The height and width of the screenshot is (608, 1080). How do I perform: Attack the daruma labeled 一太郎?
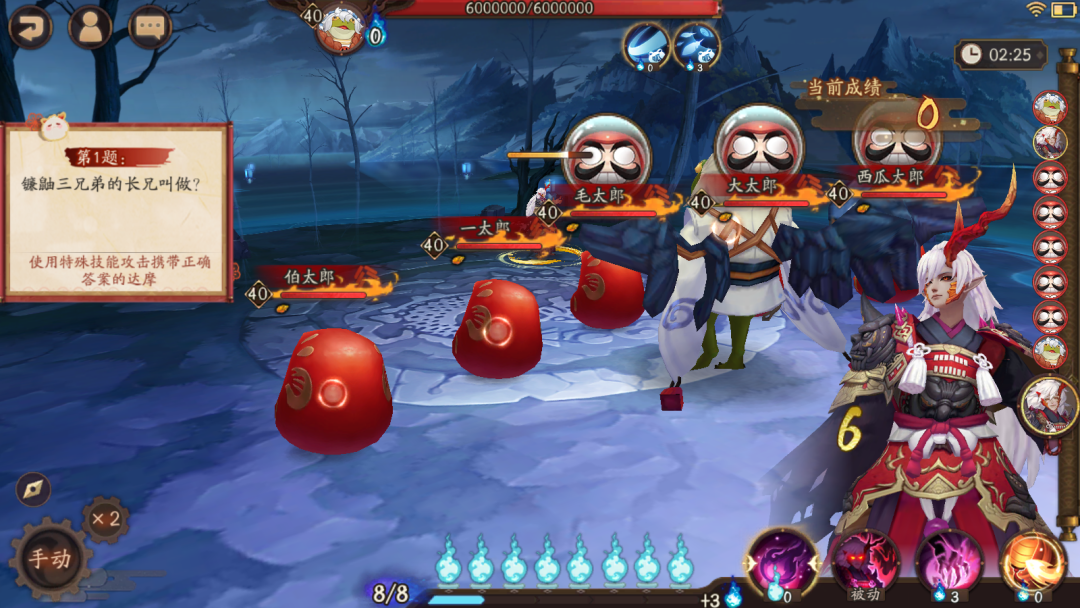[497, 330]
